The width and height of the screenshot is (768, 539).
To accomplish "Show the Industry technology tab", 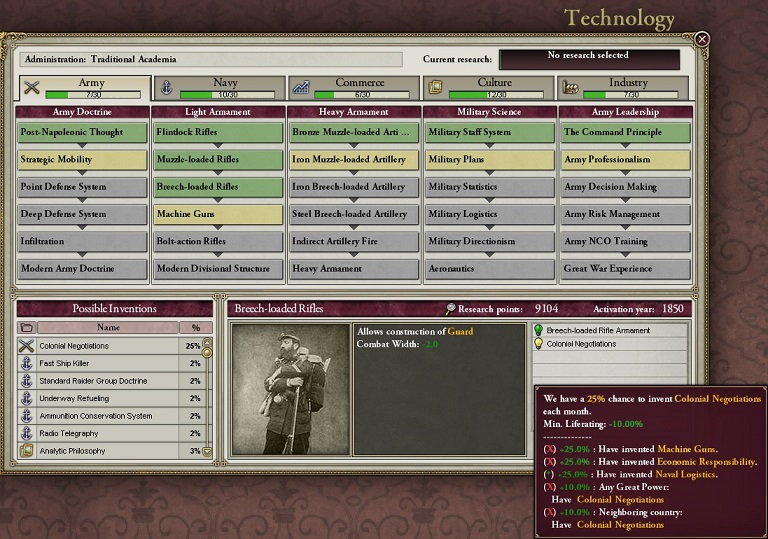I will (x=624, y=87).
